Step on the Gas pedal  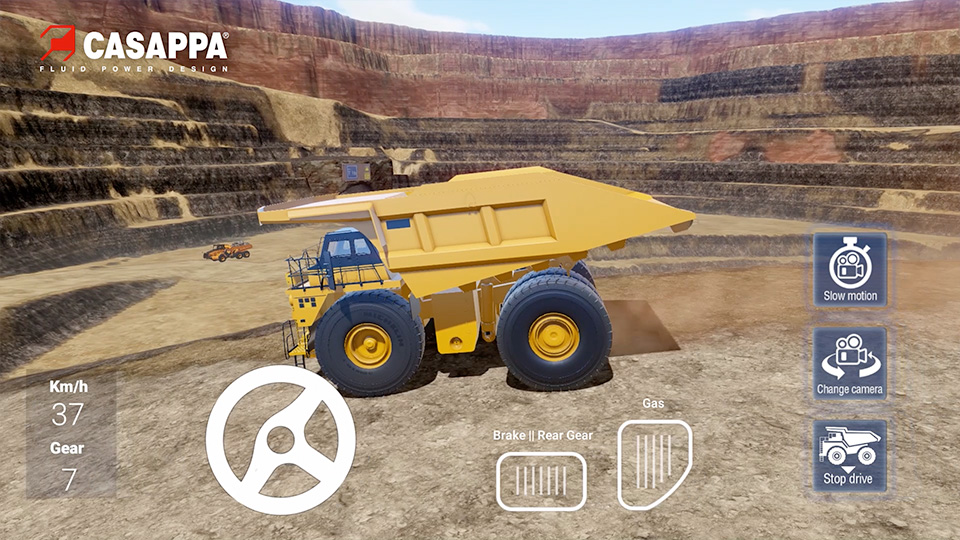coord(654,464)
